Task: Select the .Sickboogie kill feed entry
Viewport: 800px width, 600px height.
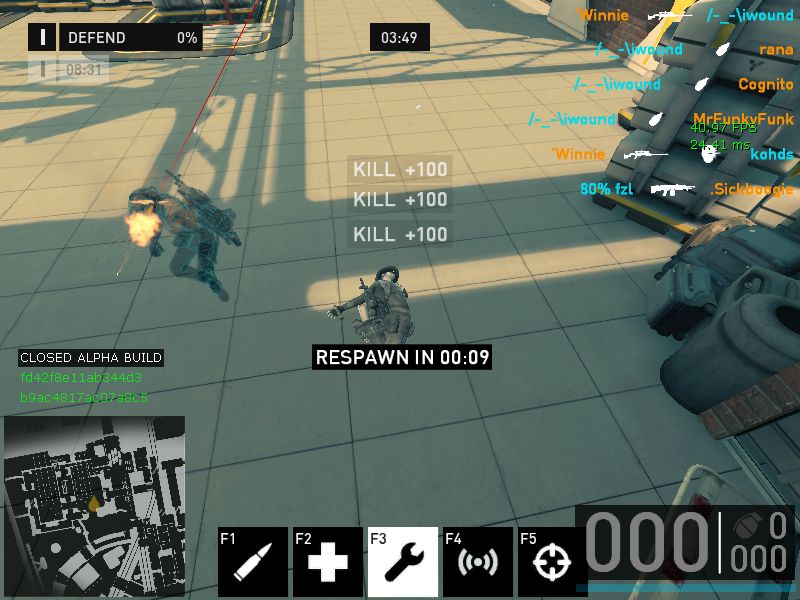Action: (x=752, y=189)
